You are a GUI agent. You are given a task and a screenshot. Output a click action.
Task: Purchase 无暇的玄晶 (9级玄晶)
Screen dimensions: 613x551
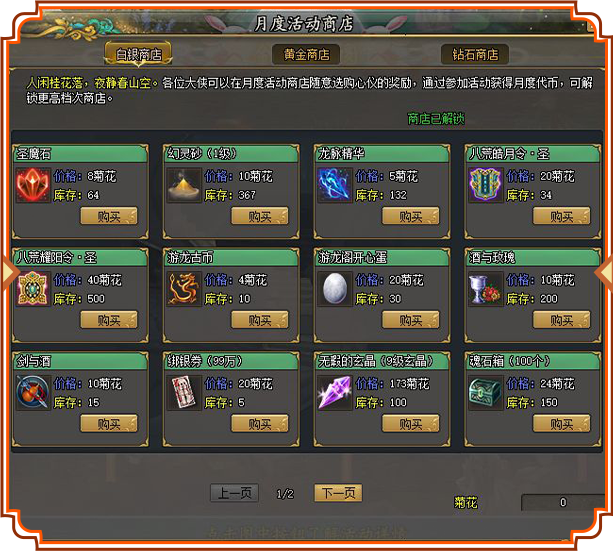(410, 424)
